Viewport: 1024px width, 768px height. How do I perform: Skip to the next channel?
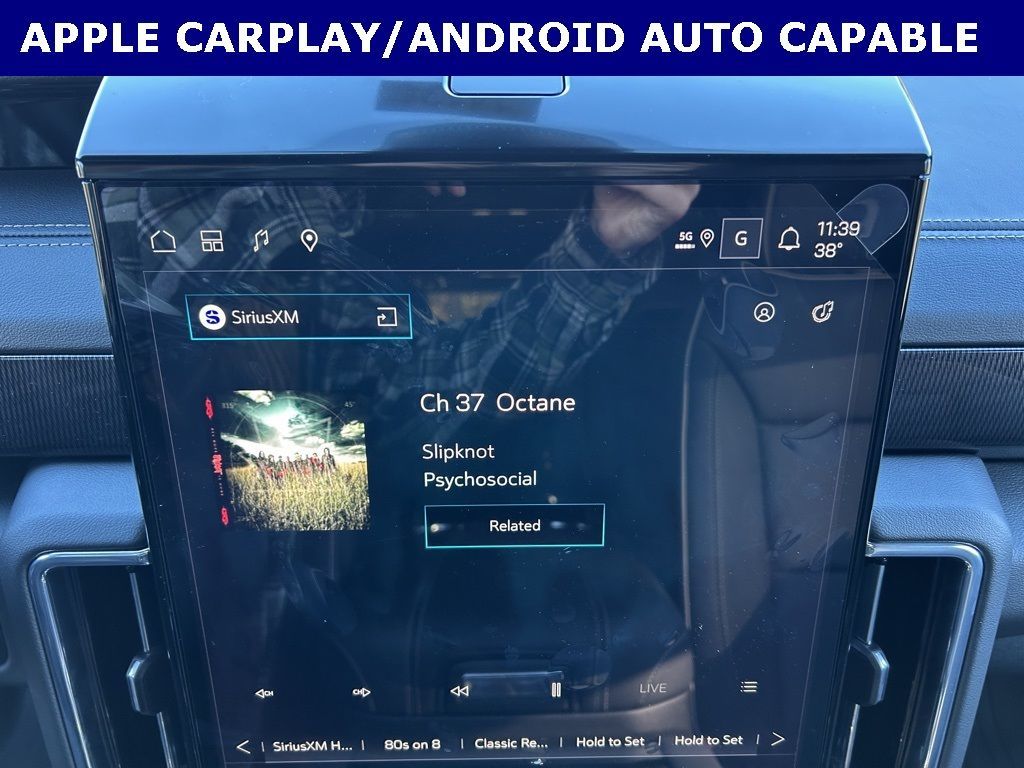(x=361, y=692)
